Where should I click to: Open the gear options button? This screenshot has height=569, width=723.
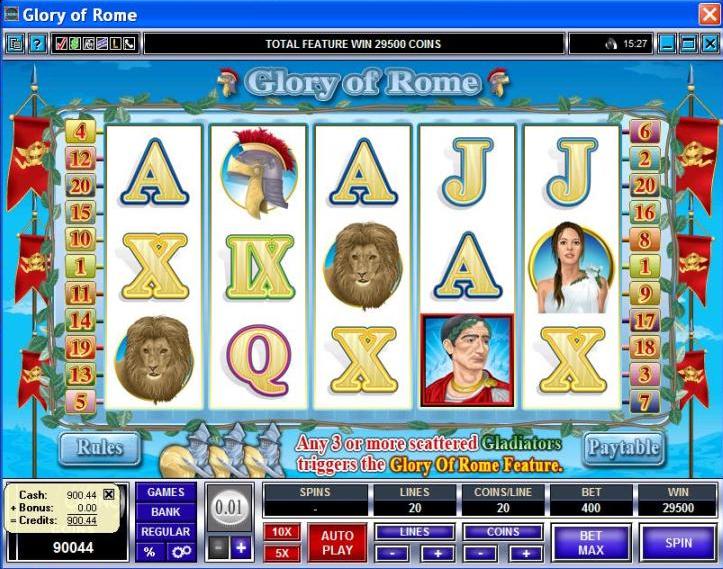180,552
